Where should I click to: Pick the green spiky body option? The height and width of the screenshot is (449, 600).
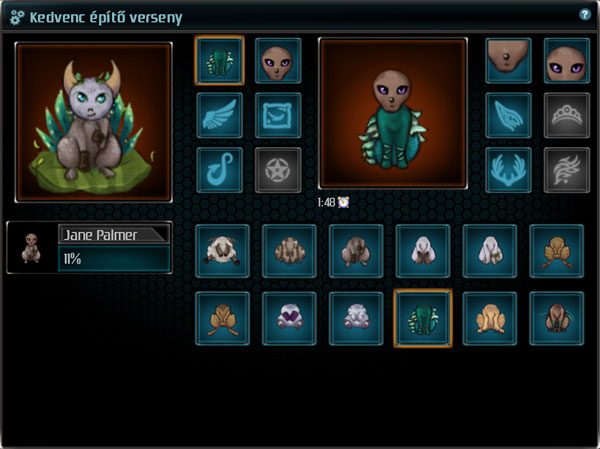pyautogui.click(x=423, y=317)
